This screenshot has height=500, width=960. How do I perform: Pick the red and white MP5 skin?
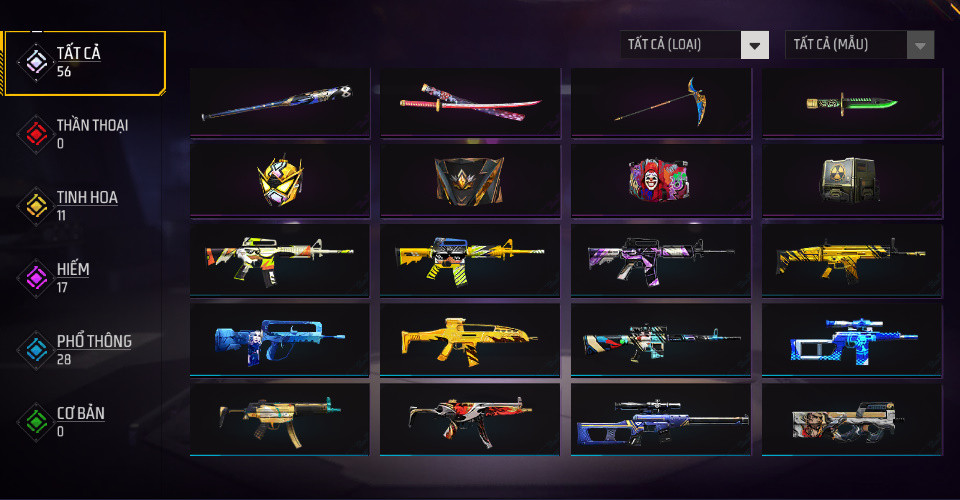pyautogui.click(x=470, y=419)
